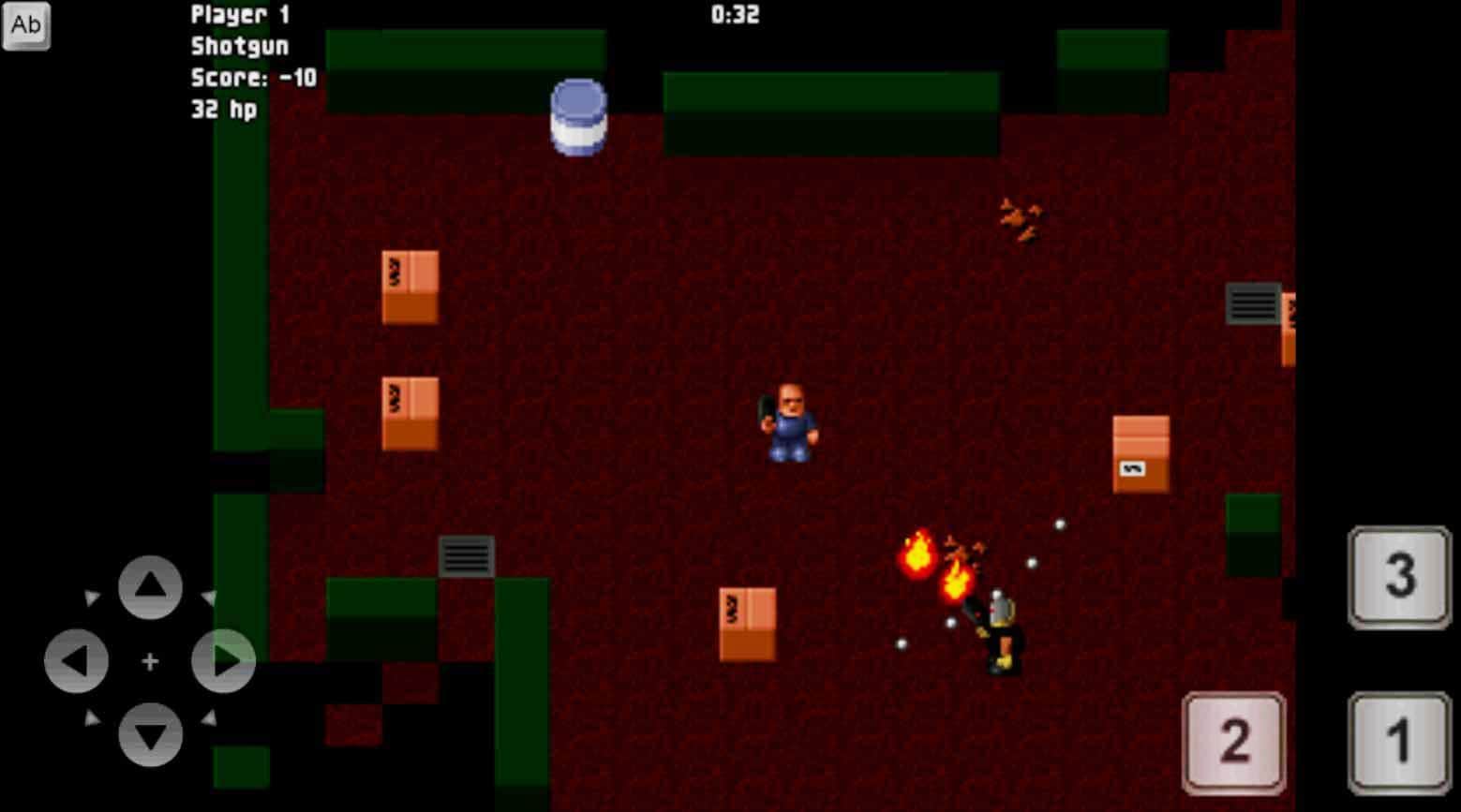Tap the flamethrower enemy sprite
Screen dimensions: 1461x812
pos(1000,627)
